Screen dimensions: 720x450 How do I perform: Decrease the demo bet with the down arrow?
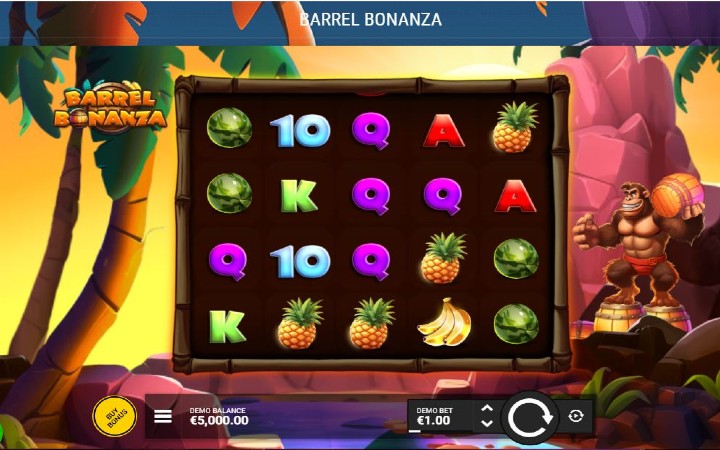pyautogui.click(x=487, y=423)
